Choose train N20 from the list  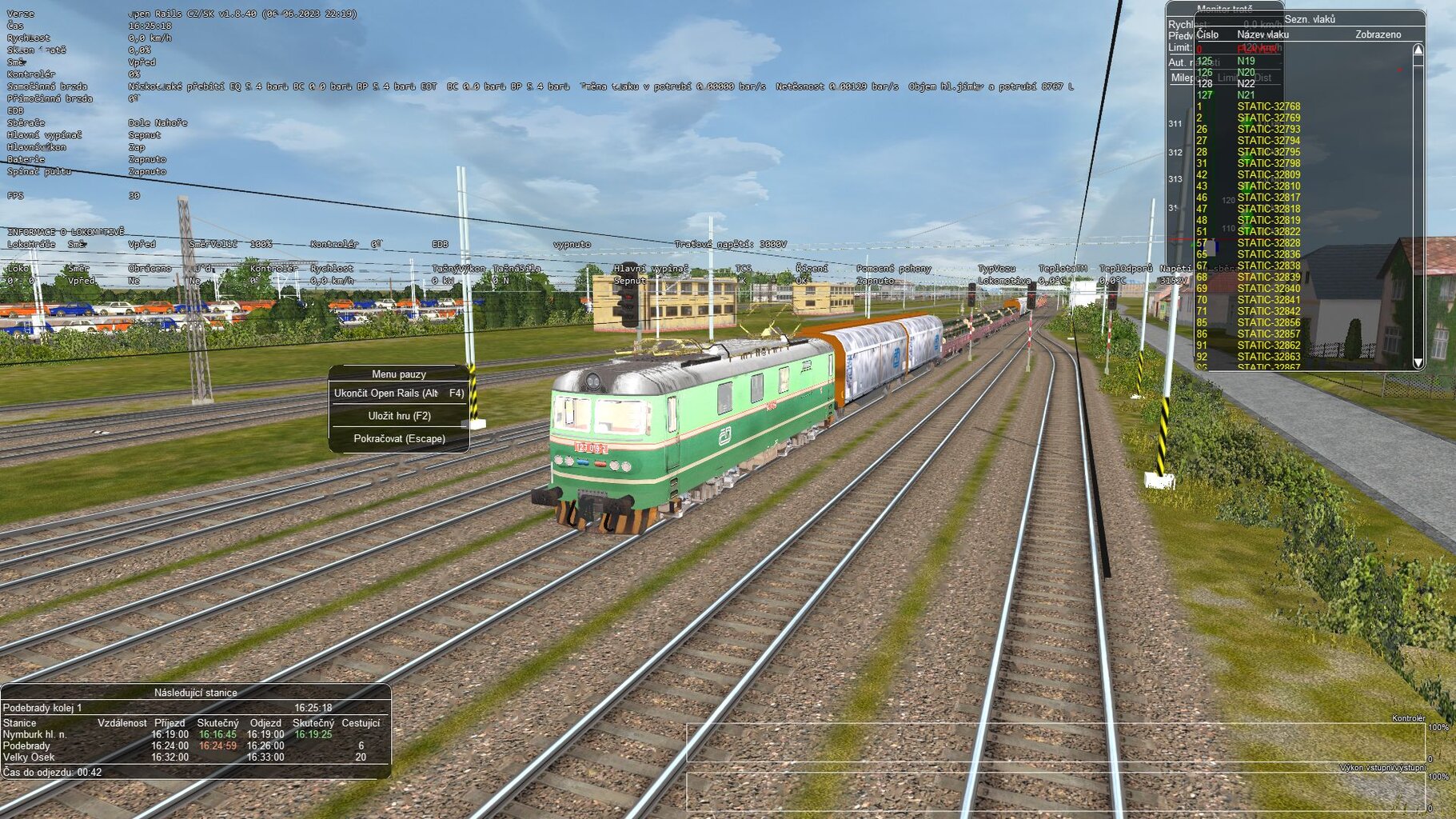[1246, 72]
